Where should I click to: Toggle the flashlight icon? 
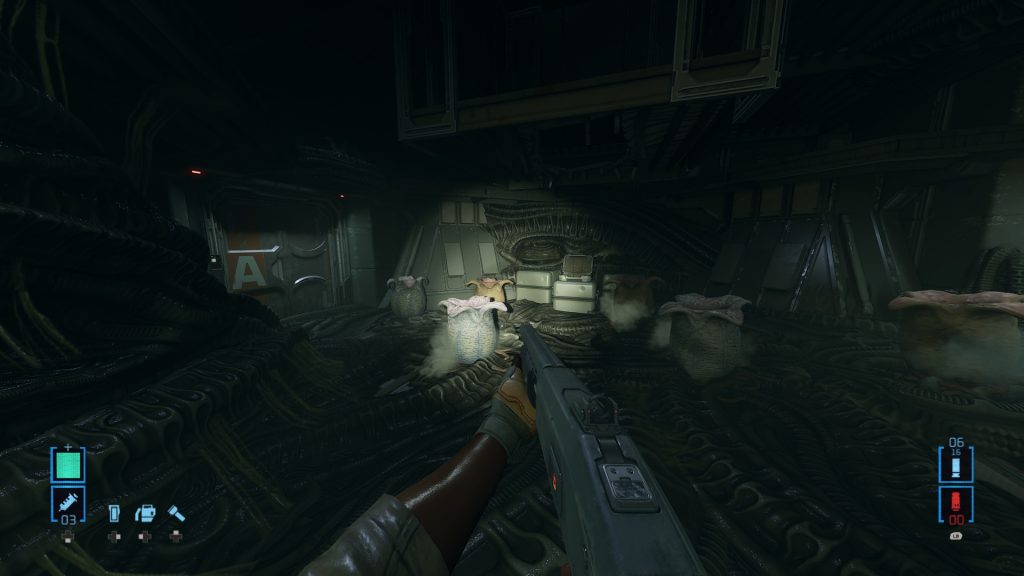coord(177,514)
